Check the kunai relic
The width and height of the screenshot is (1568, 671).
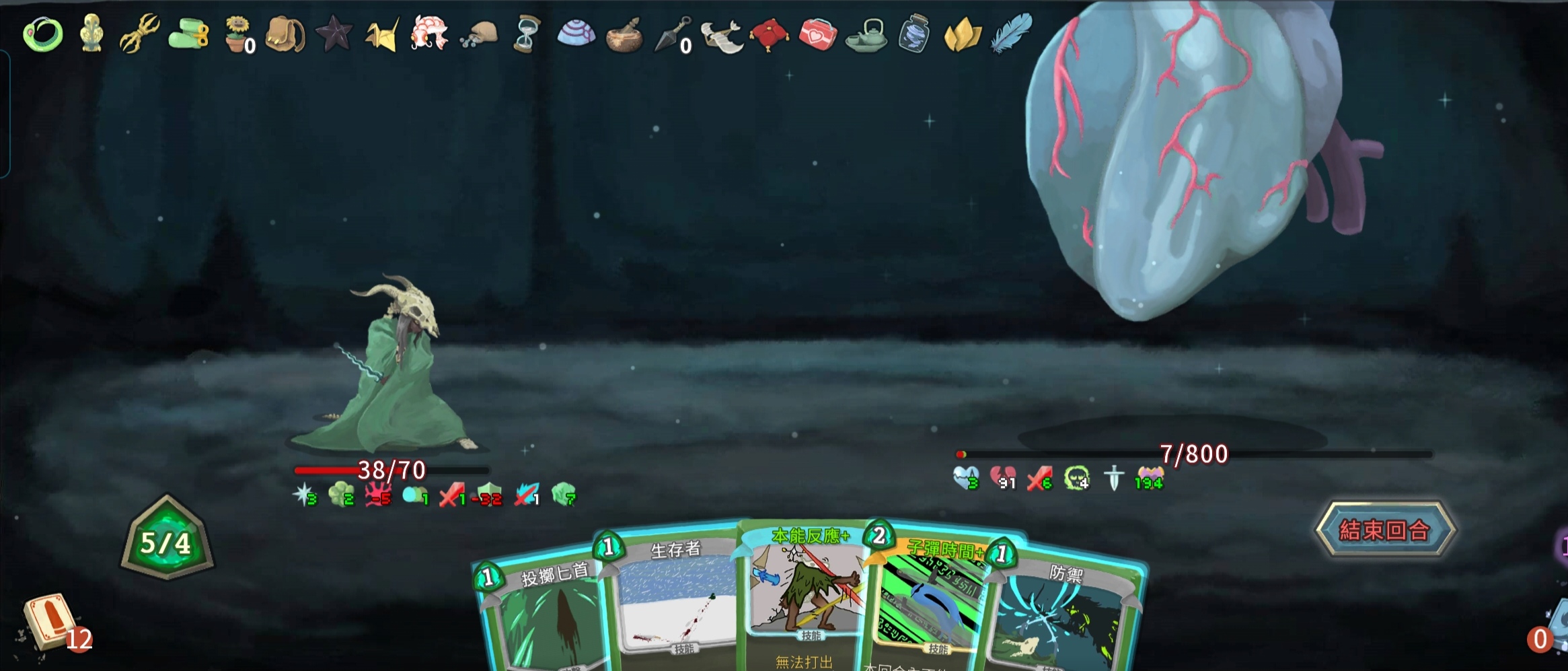[673, 34]
